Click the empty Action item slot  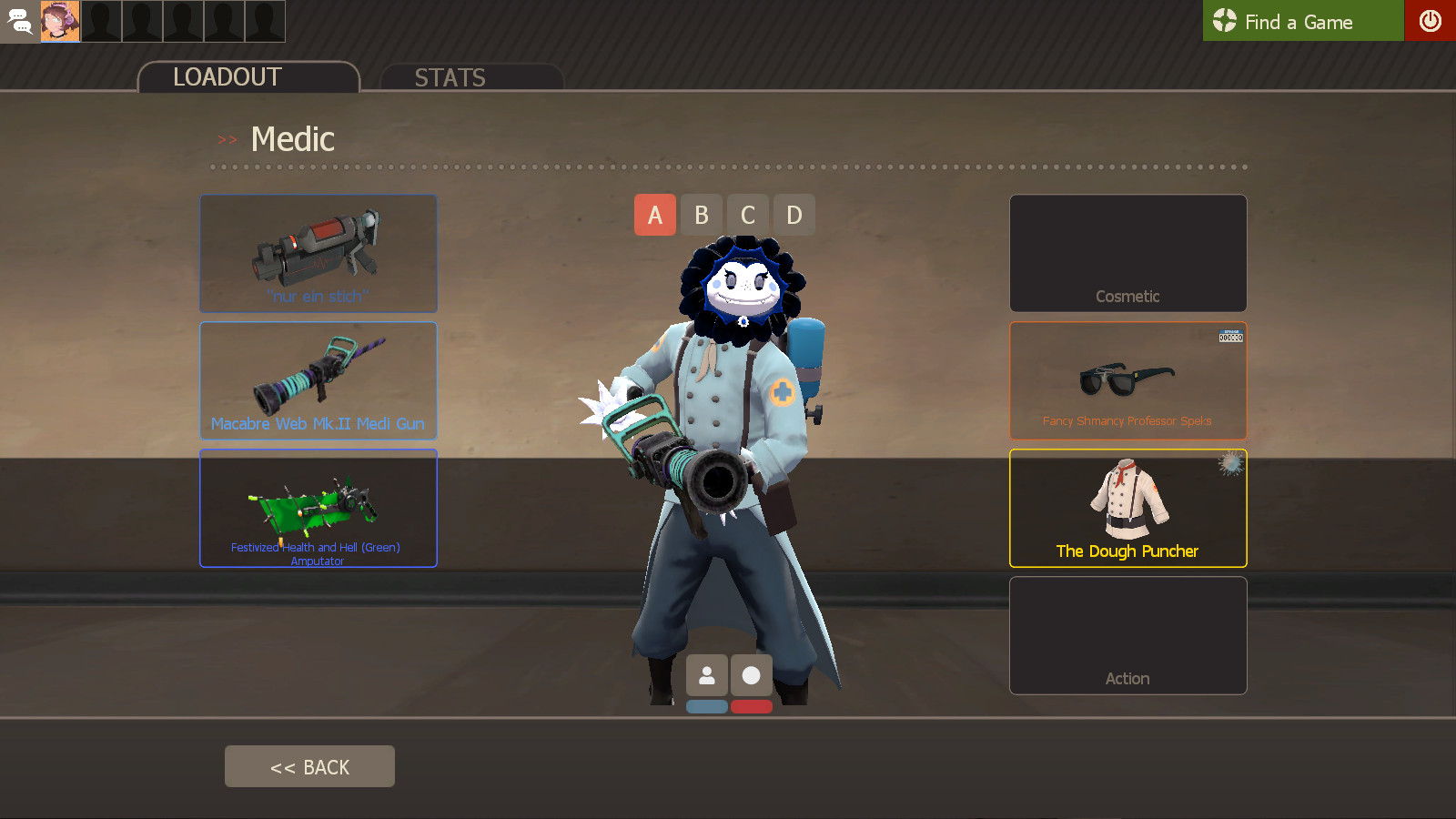tap(1127, 635)
